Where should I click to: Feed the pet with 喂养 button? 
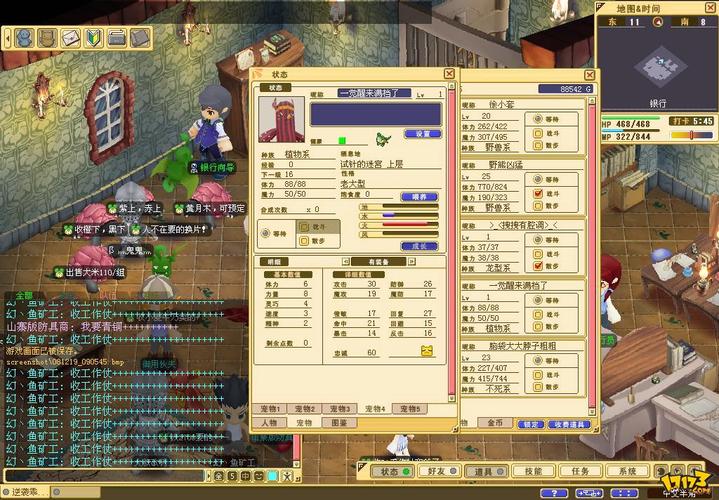(419, 197)
